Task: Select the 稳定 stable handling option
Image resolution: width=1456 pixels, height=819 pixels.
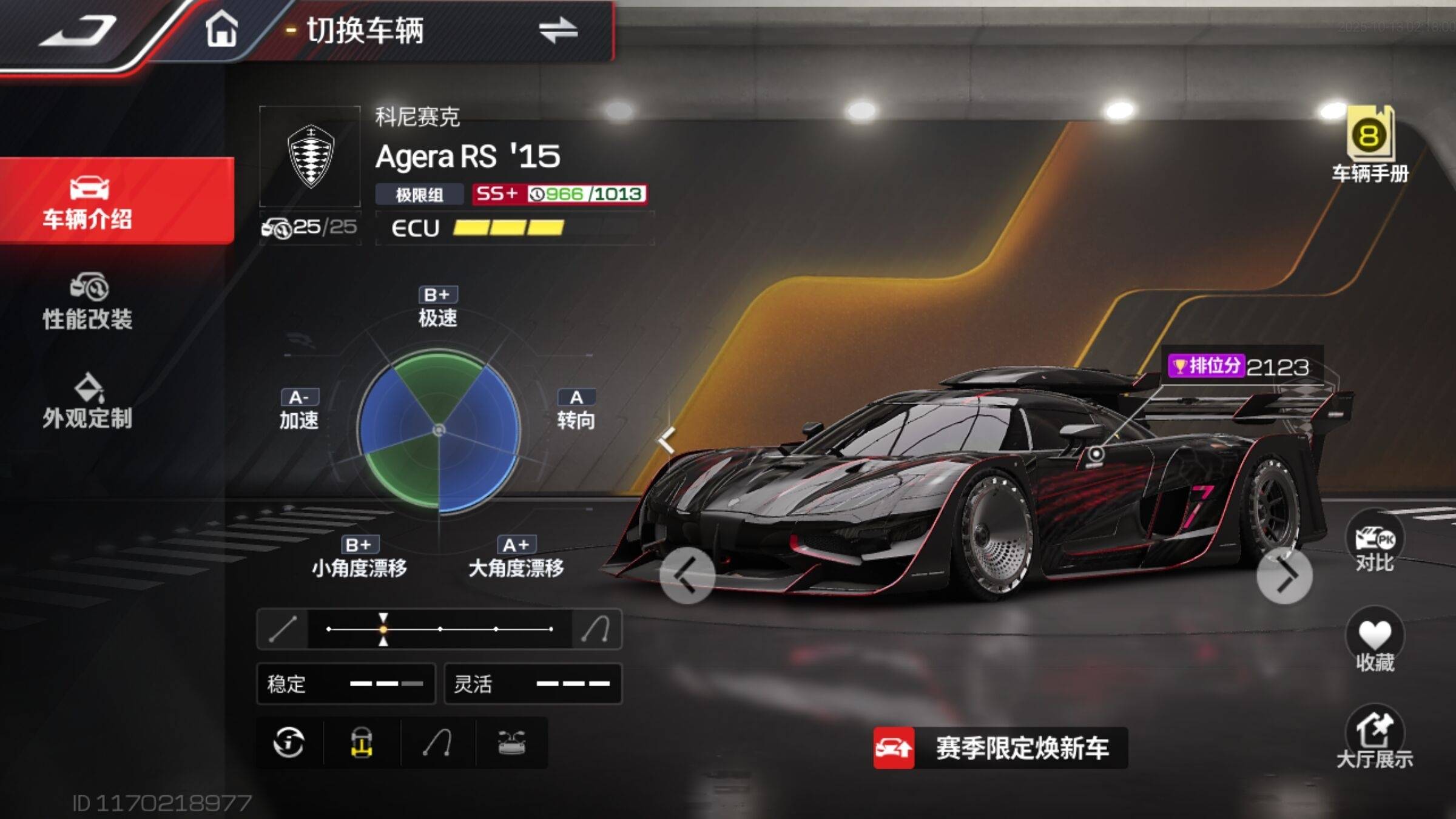Action: (x=346, y=684)
